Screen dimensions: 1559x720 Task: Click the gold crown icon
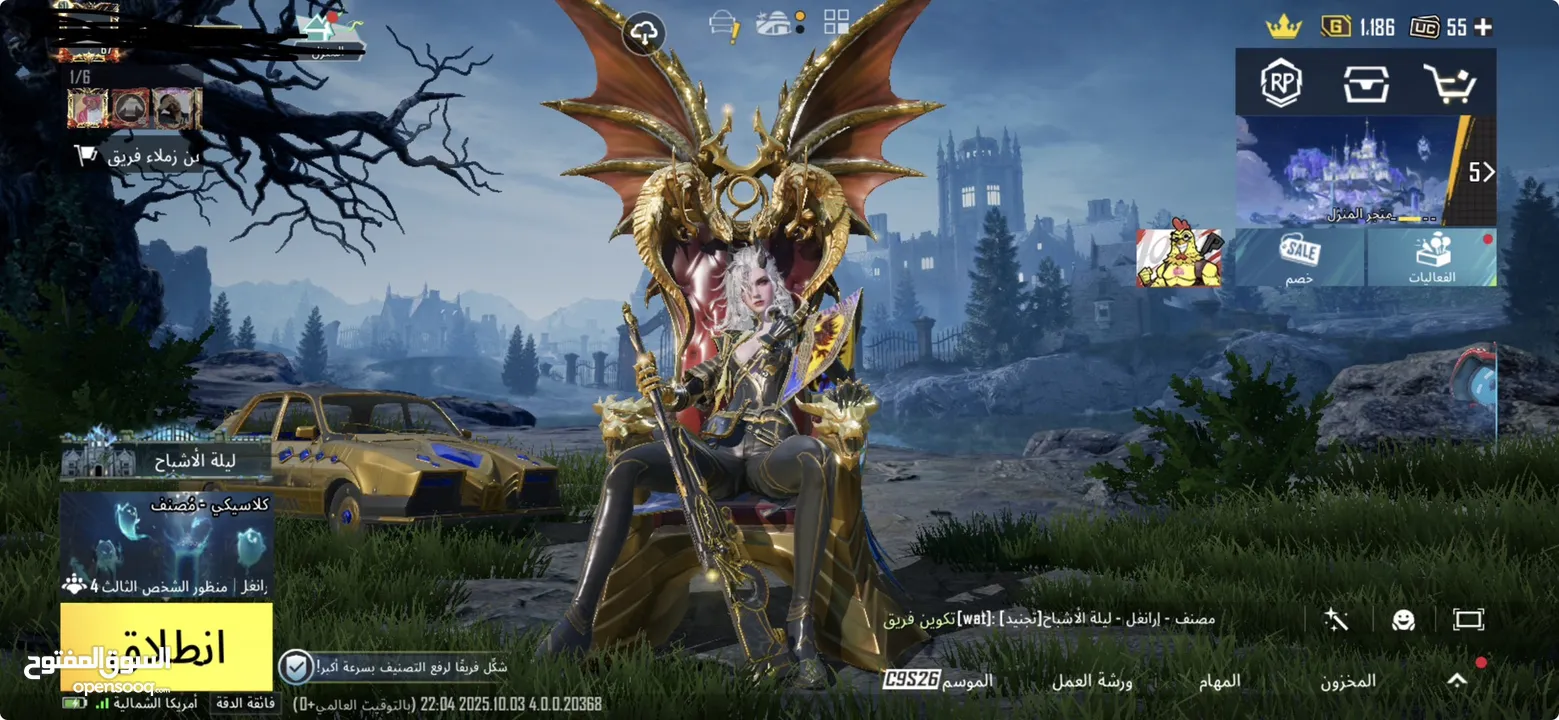(1283, 27)
